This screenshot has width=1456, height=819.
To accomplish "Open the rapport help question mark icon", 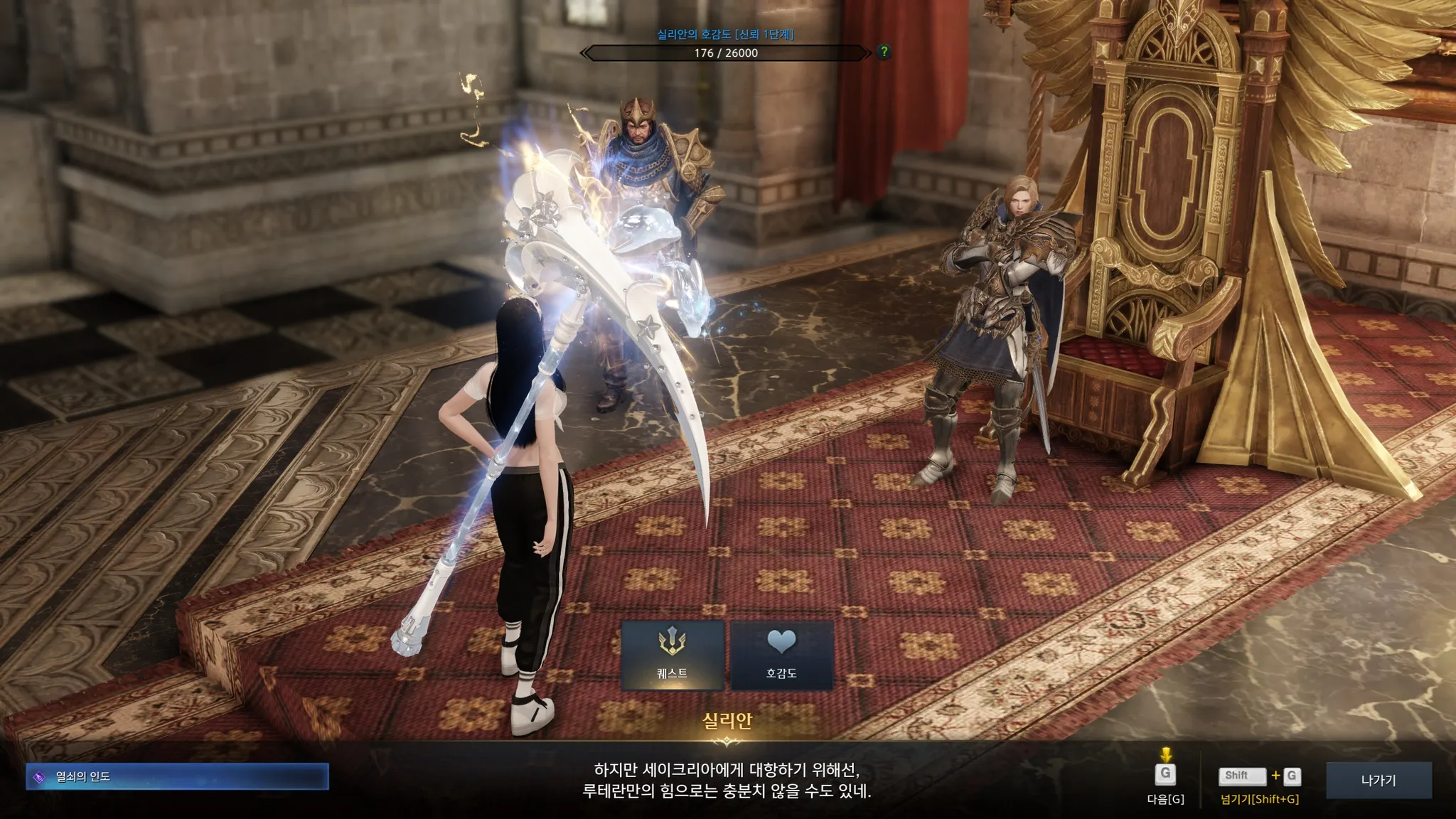I will [x=884, y=52].
